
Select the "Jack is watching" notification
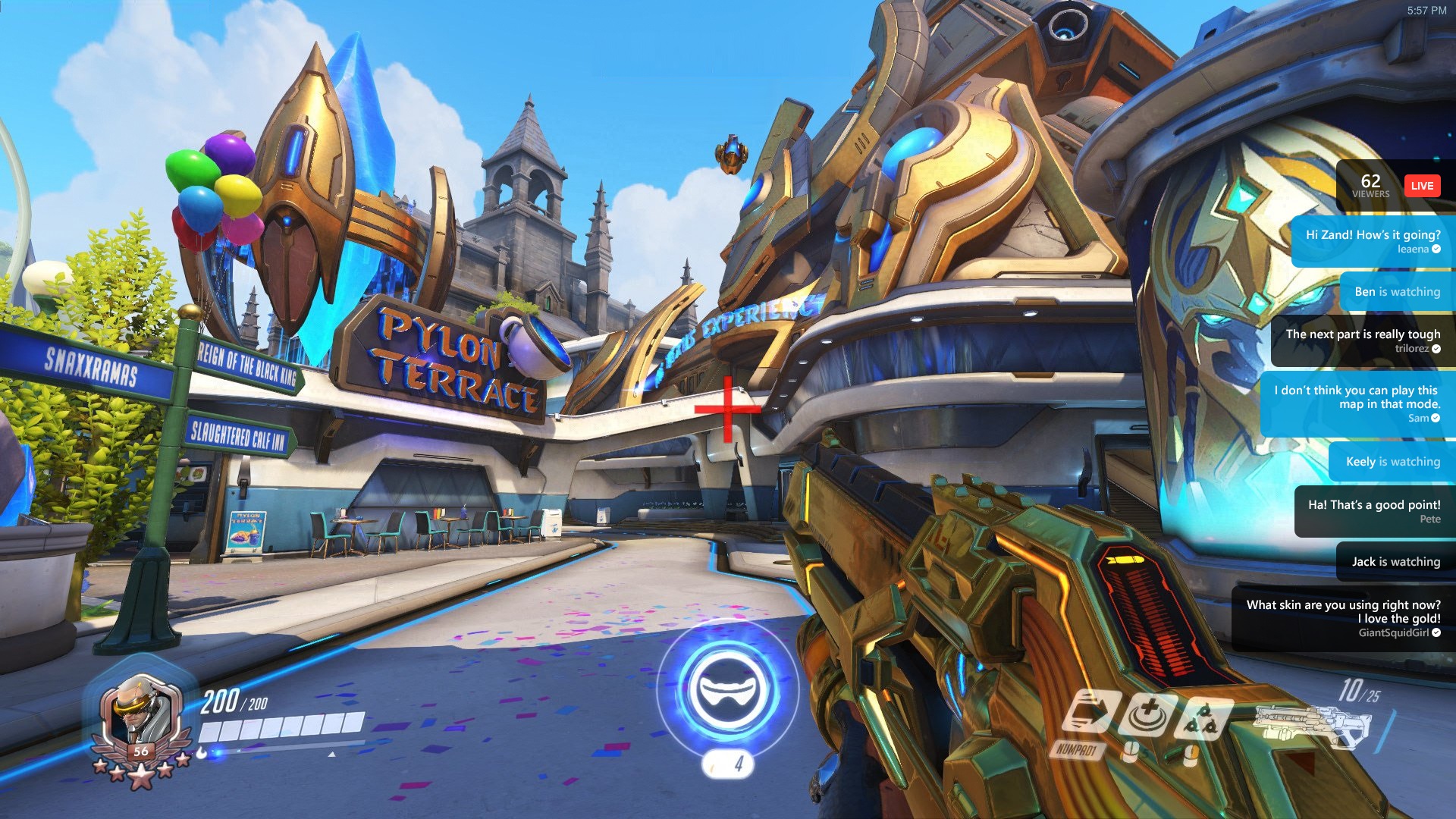point(1395,562)
